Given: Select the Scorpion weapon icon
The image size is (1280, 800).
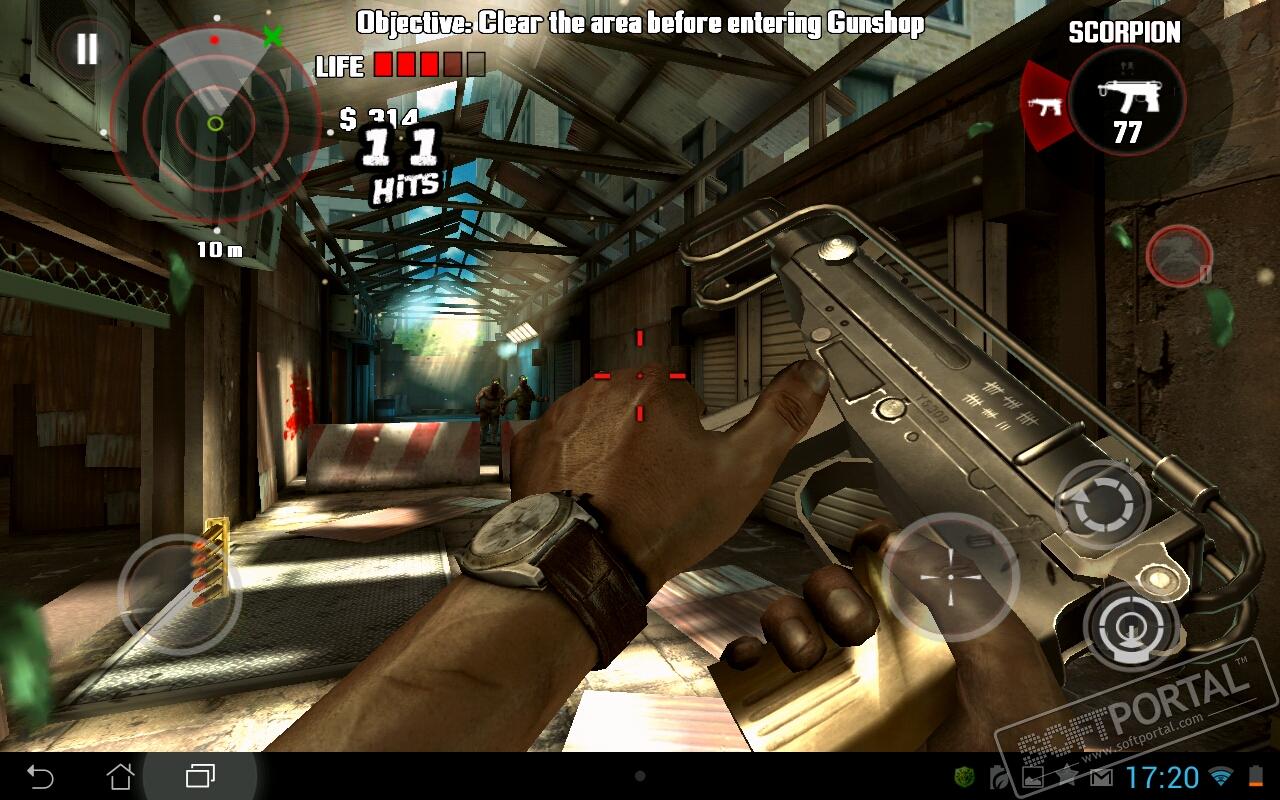Looking at the screenshot, I should click(x=1127, y=100).
